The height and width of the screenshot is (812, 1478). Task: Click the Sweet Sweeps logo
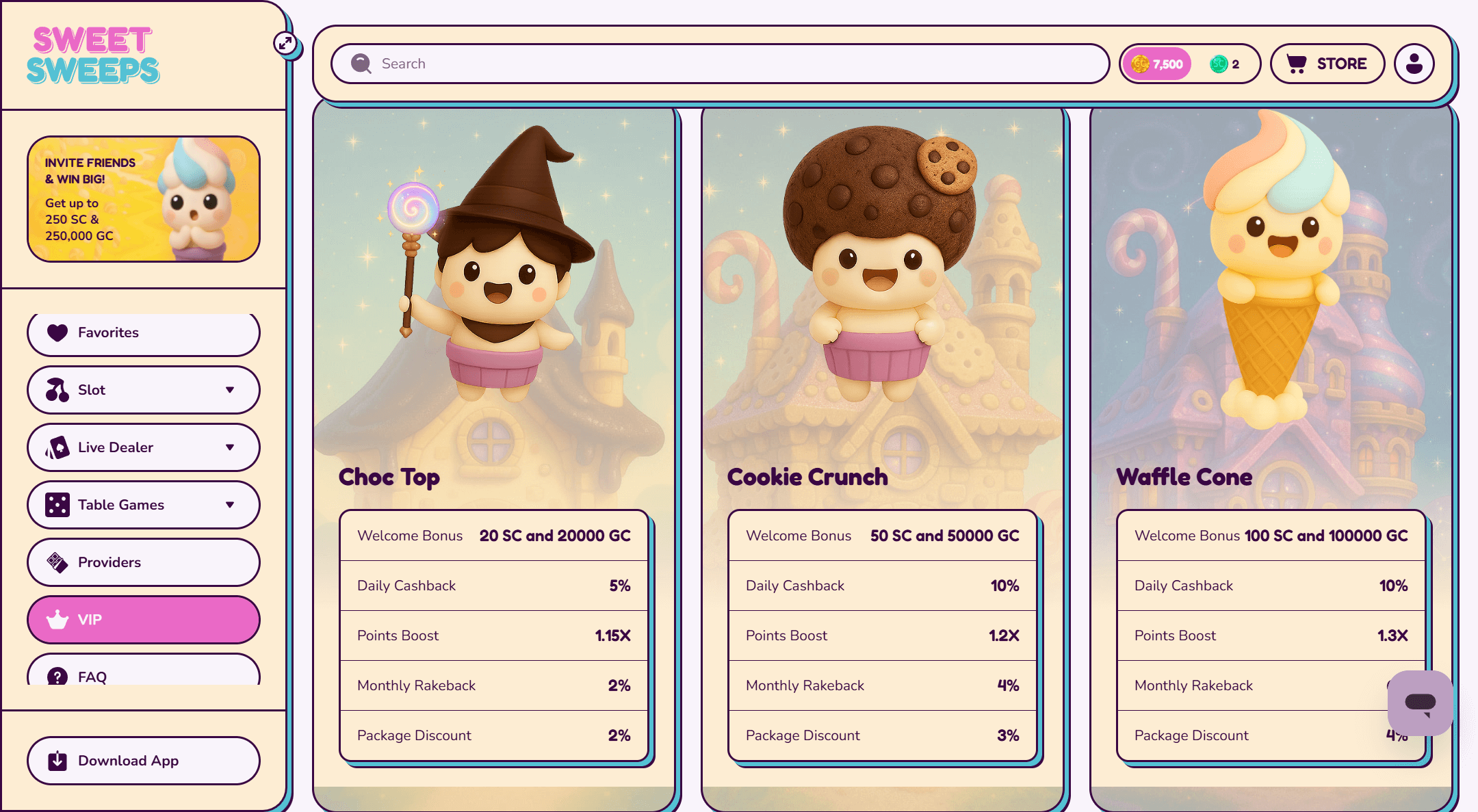[93, 55]
